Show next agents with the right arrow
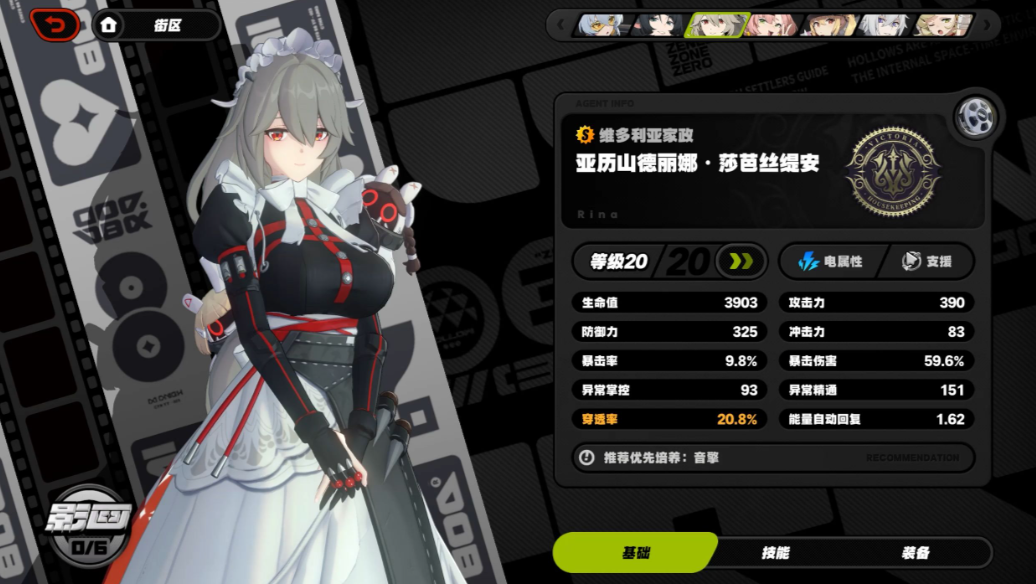Viewport: 1036px width, 584px height. 987,24
